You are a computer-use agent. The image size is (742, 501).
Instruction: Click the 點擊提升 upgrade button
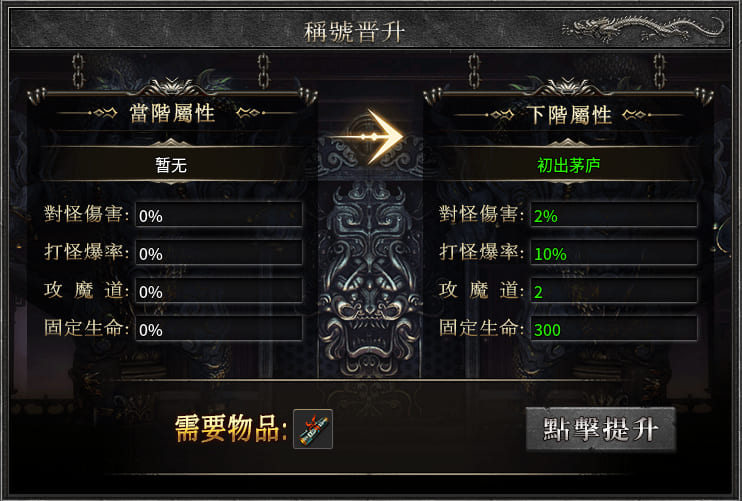click(x=601, y=430)
